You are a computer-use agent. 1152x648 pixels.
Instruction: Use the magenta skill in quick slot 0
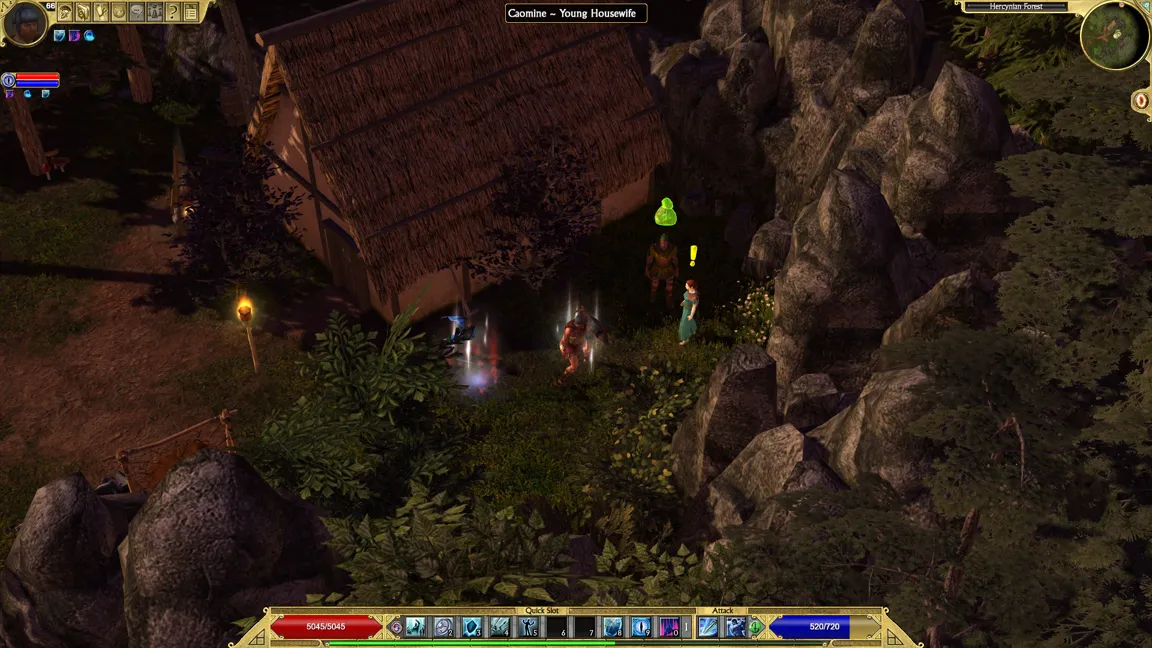tap(668, 627)
